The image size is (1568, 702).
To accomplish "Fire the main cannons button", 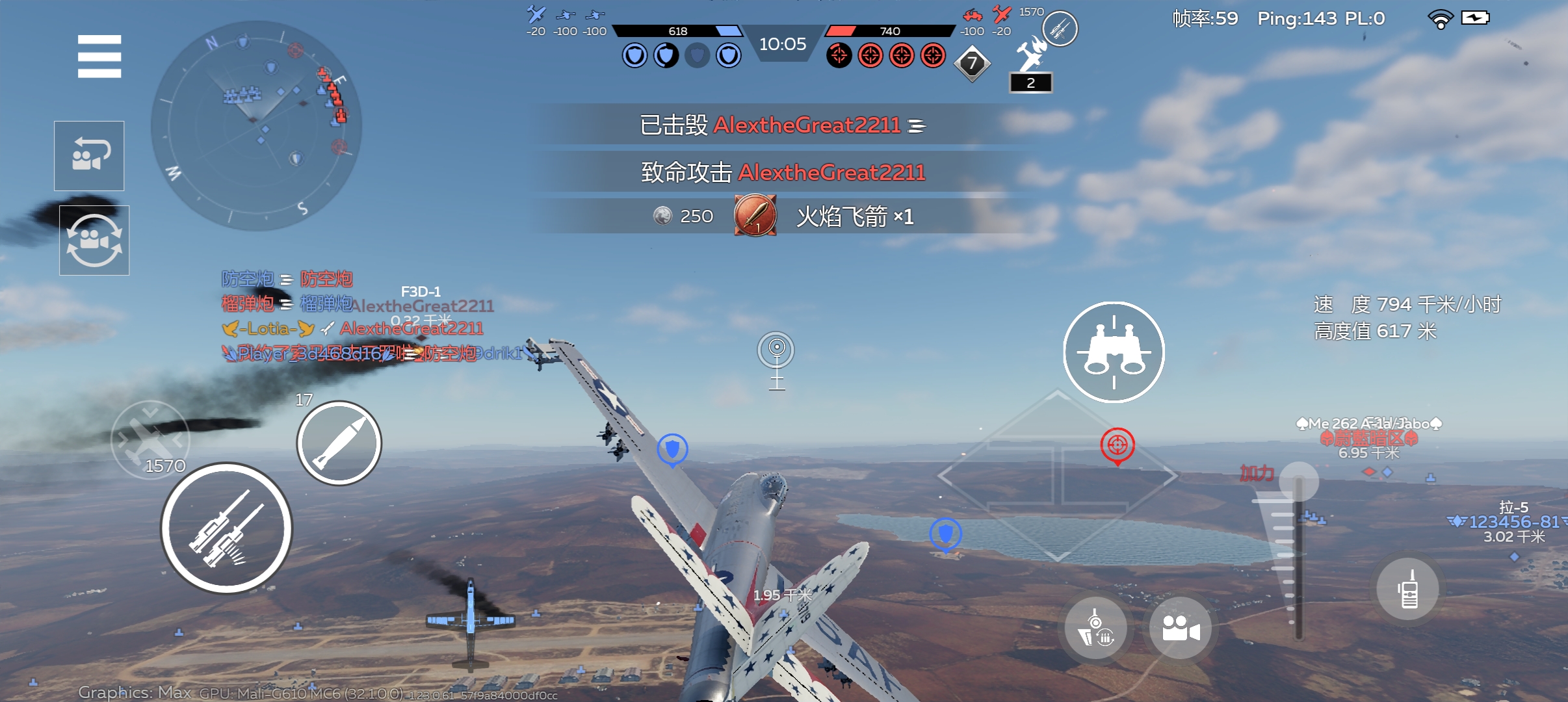I will [x=226, y=528].
